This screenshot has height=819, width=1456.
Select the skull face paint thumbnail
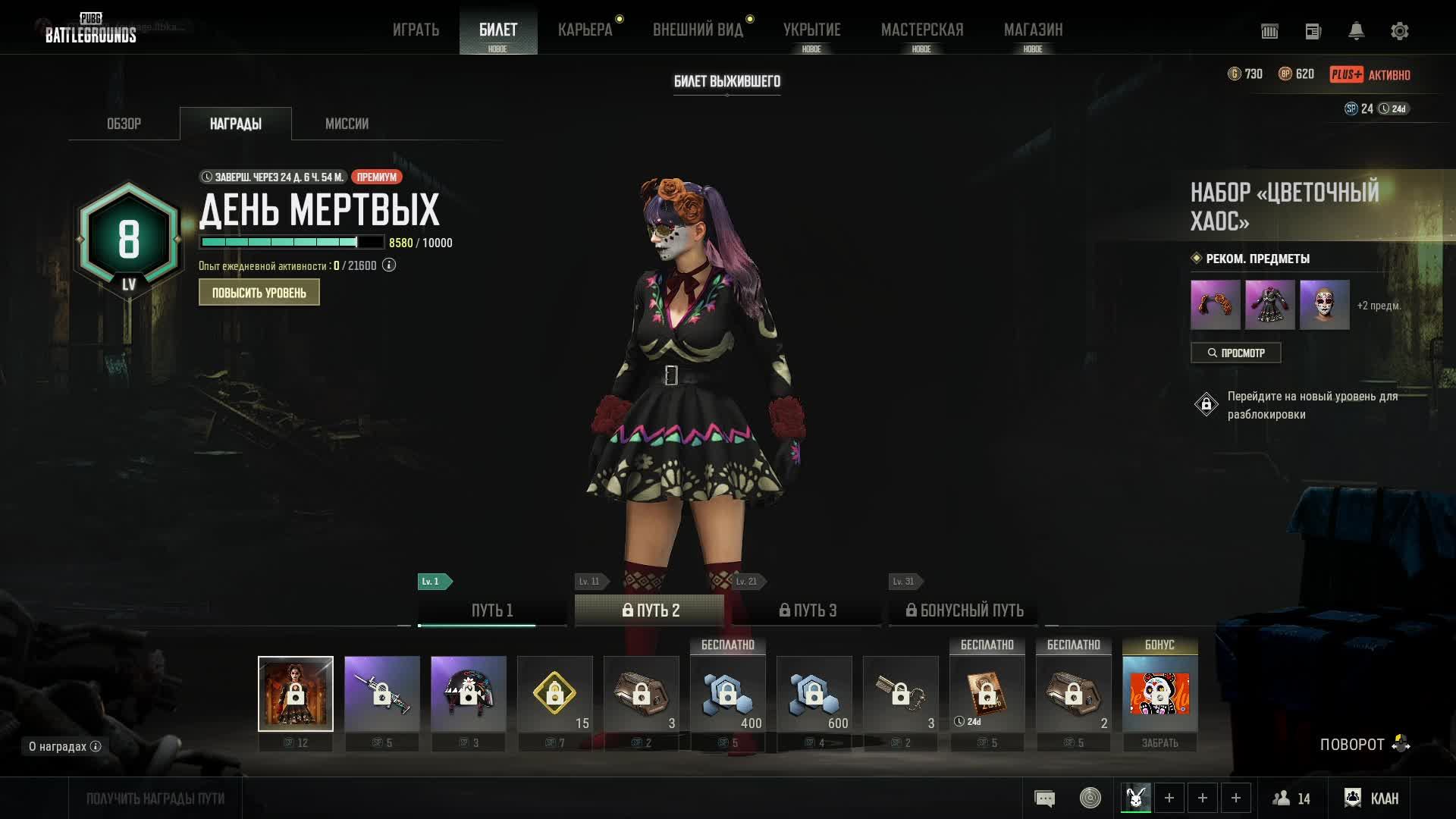click(x=1324, y=305)
